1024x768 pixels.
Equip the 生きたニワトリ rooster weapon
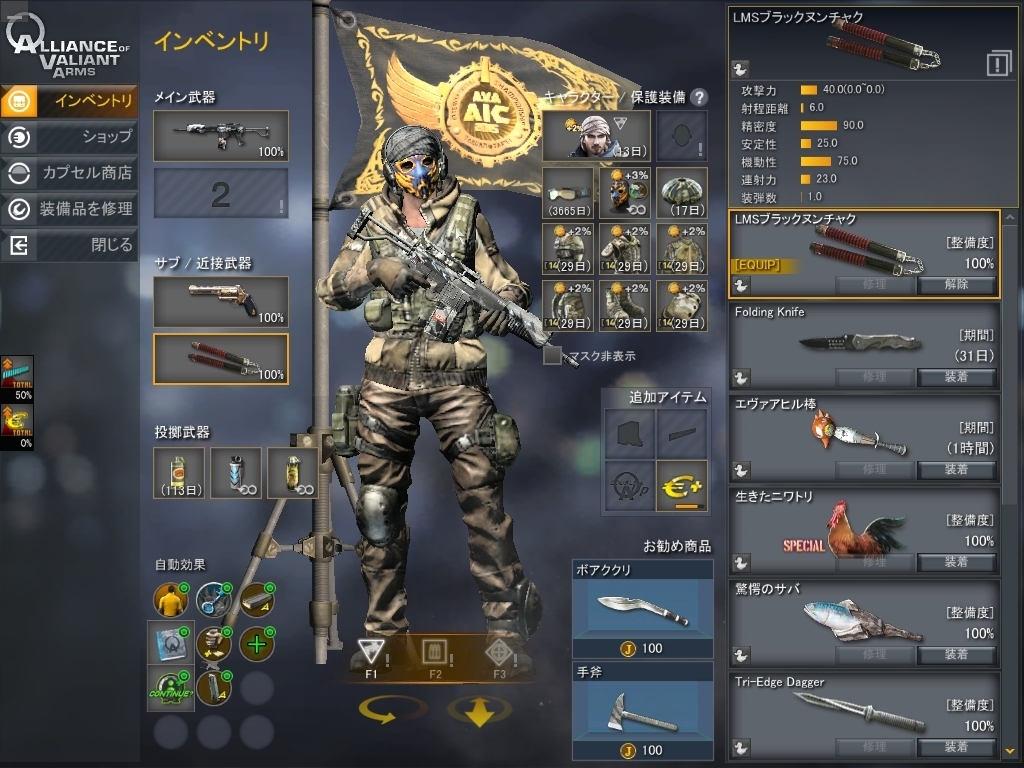956,562
